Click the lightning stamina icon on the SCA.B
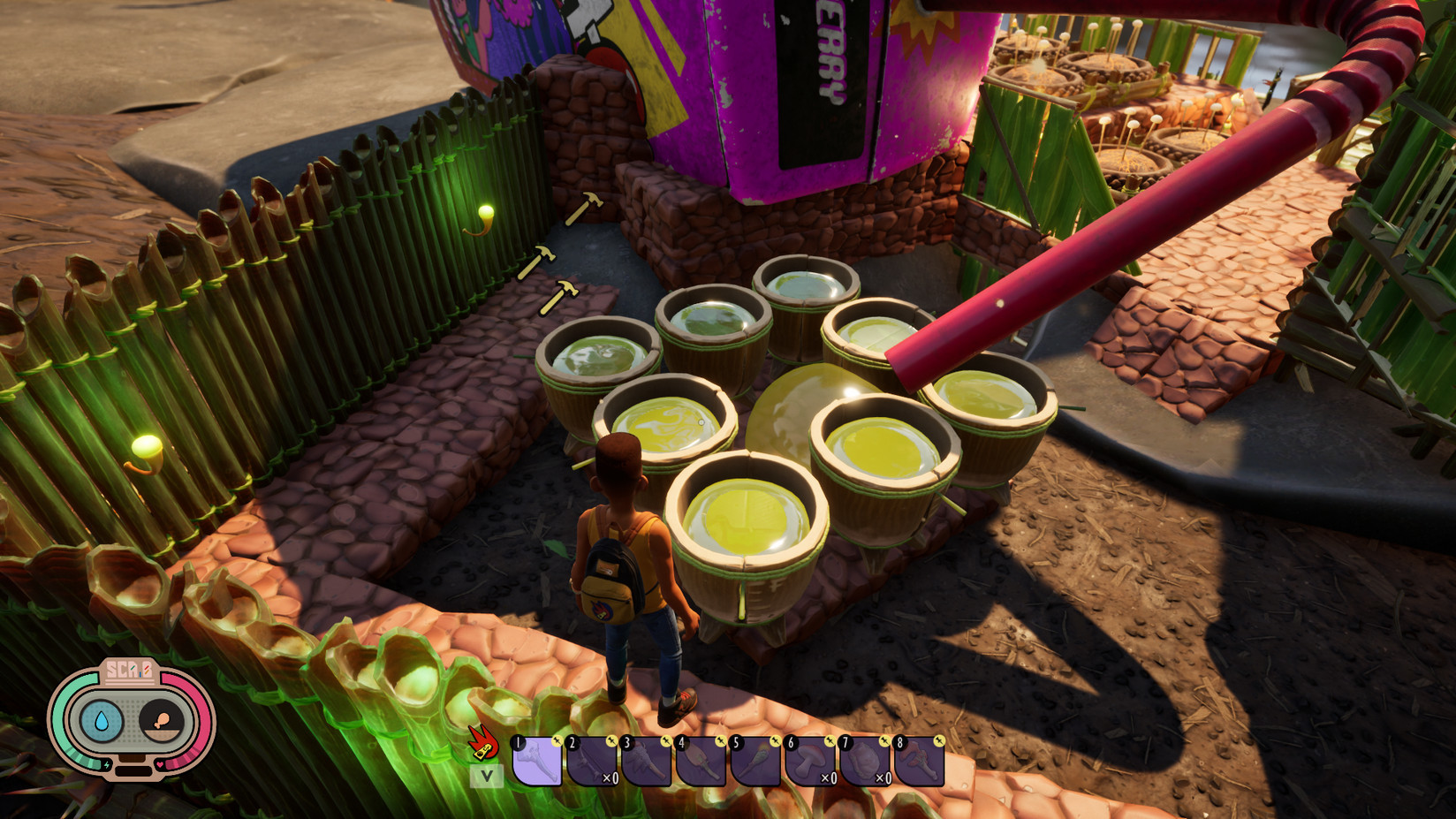This screenshot has height=819, width=1456. tap(107, 765)
